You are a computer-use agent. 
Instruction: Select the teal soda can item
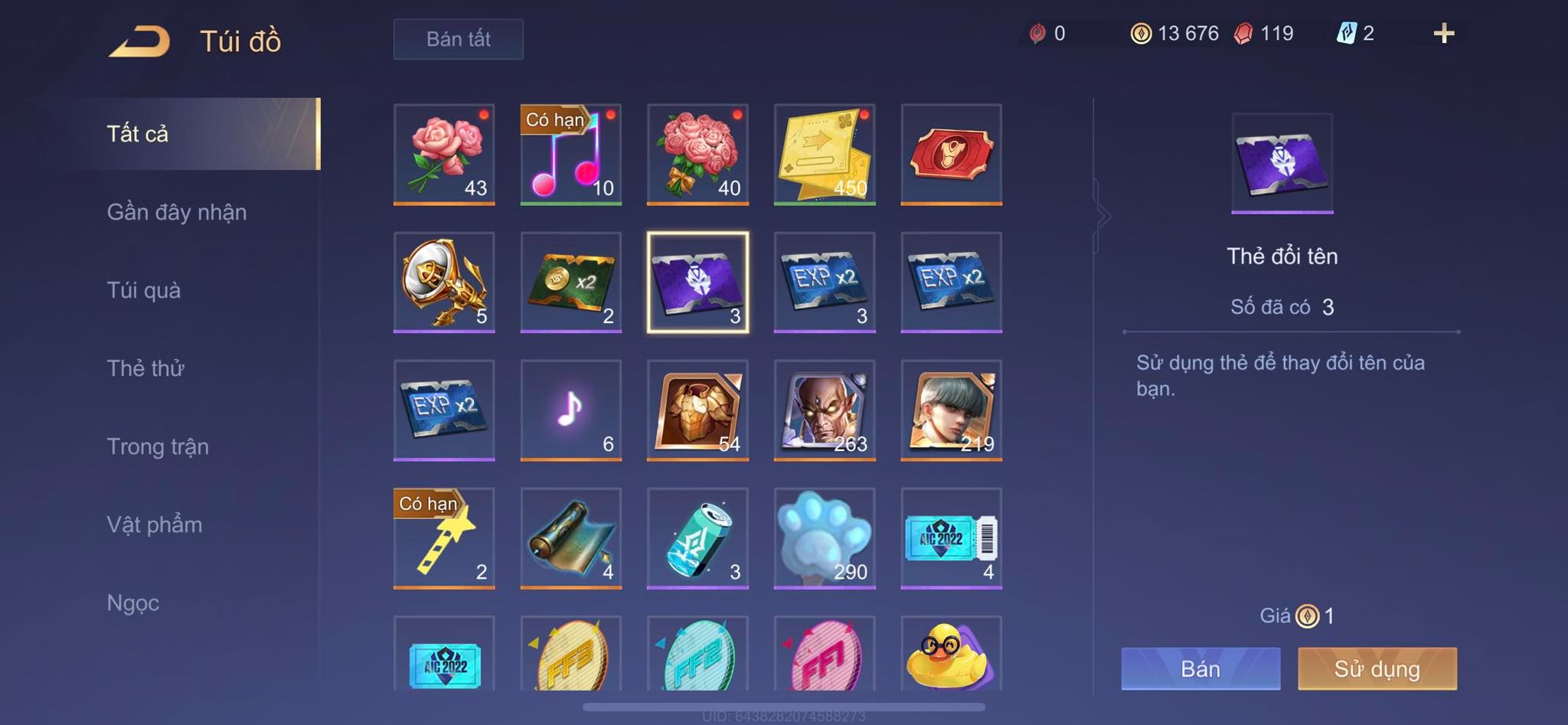pos(697,537)
